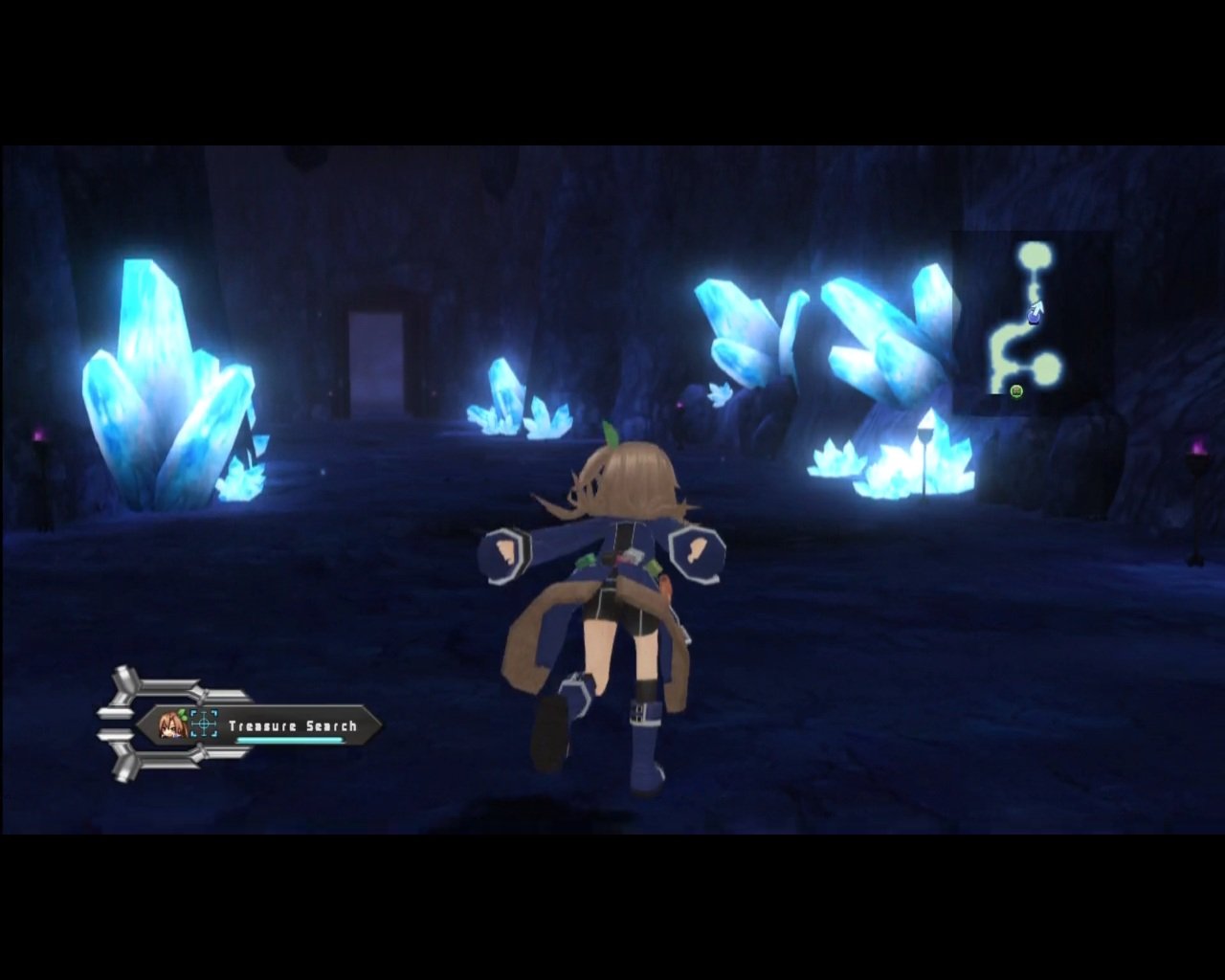
Task: Toggle the street lamp near the right crystals
Action: tap(924, 450)
